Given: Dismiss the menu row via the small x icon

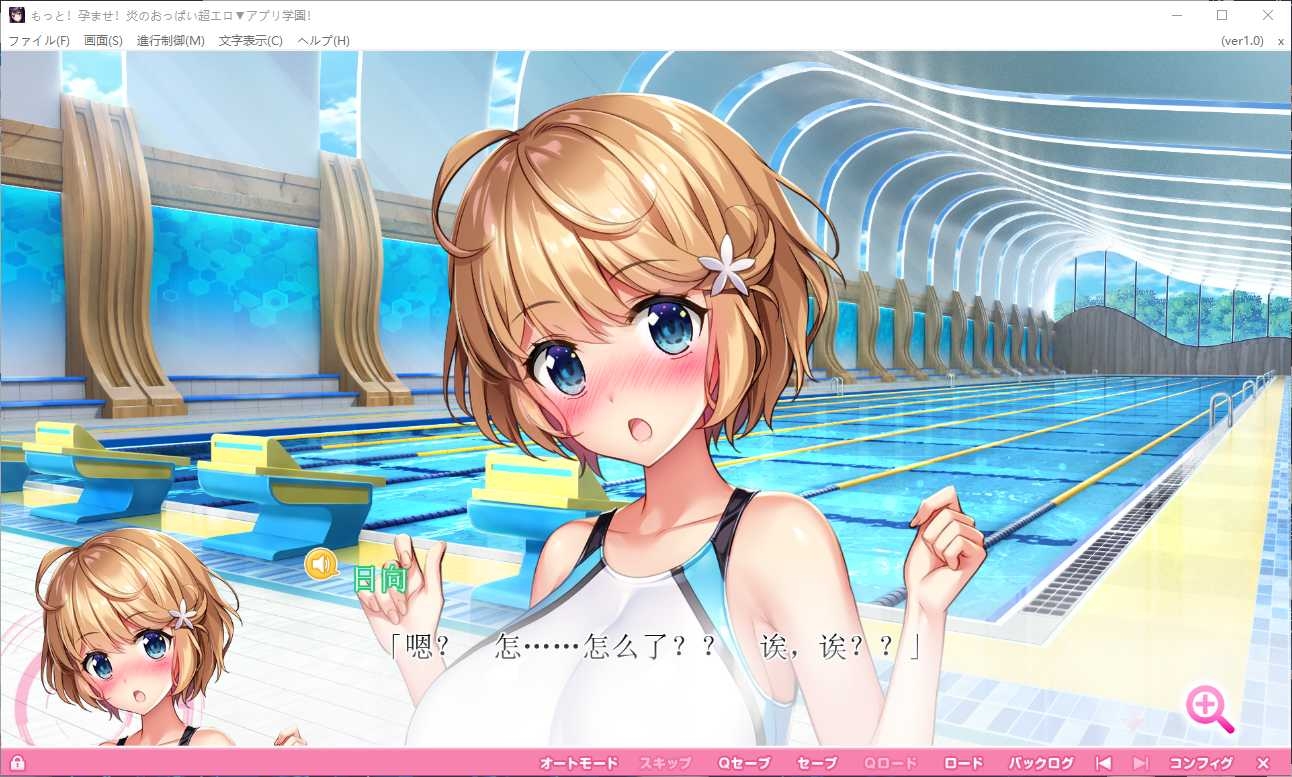Looking at the screenshot, I should pos(1281,41).
